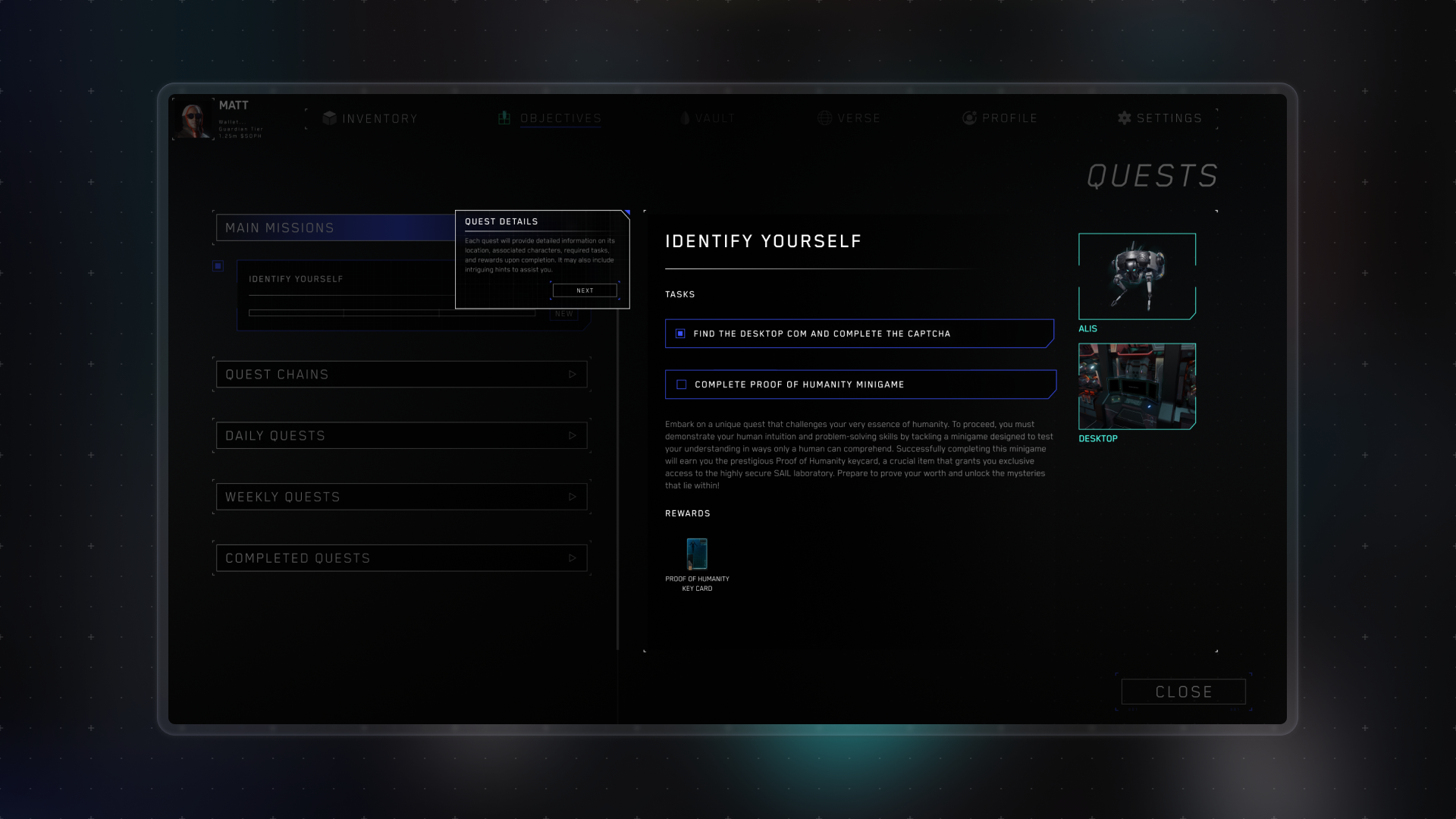The image size is (1456, 819).
Task: Close the quests window
Action: (1183, 692)
